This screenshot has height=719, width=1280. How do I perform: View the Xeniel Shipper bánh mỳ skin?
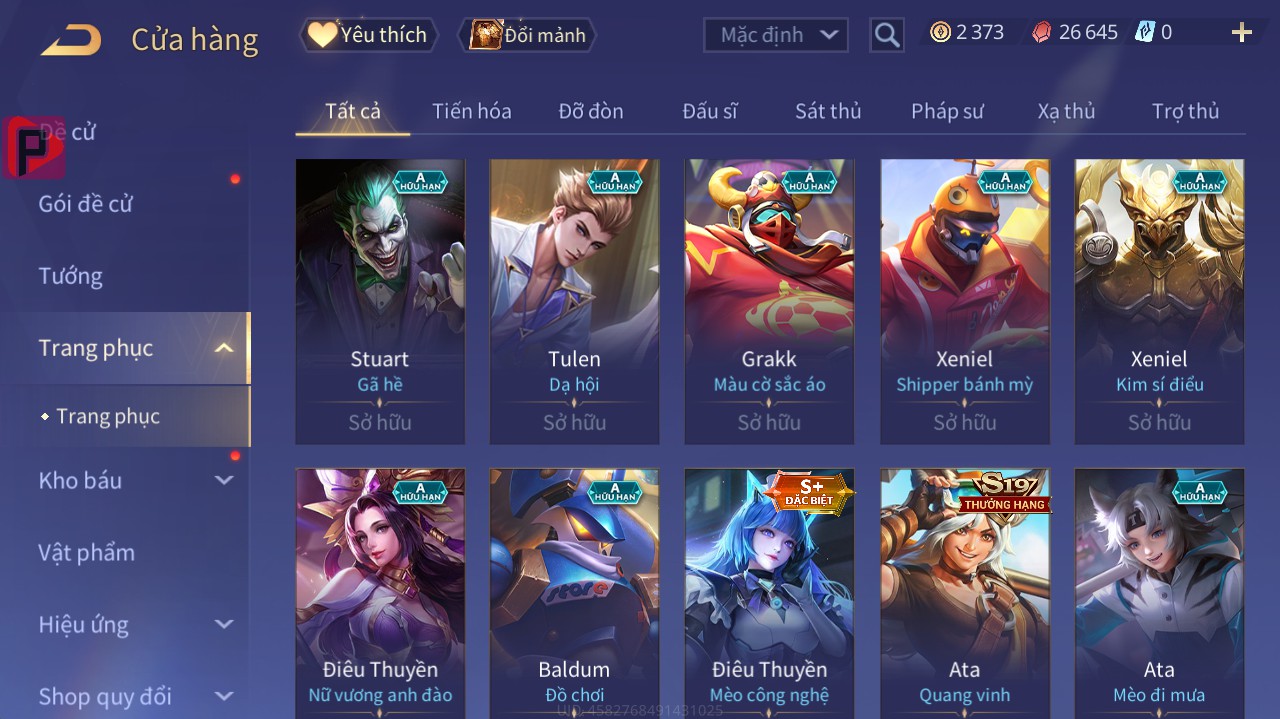point(964,301)
